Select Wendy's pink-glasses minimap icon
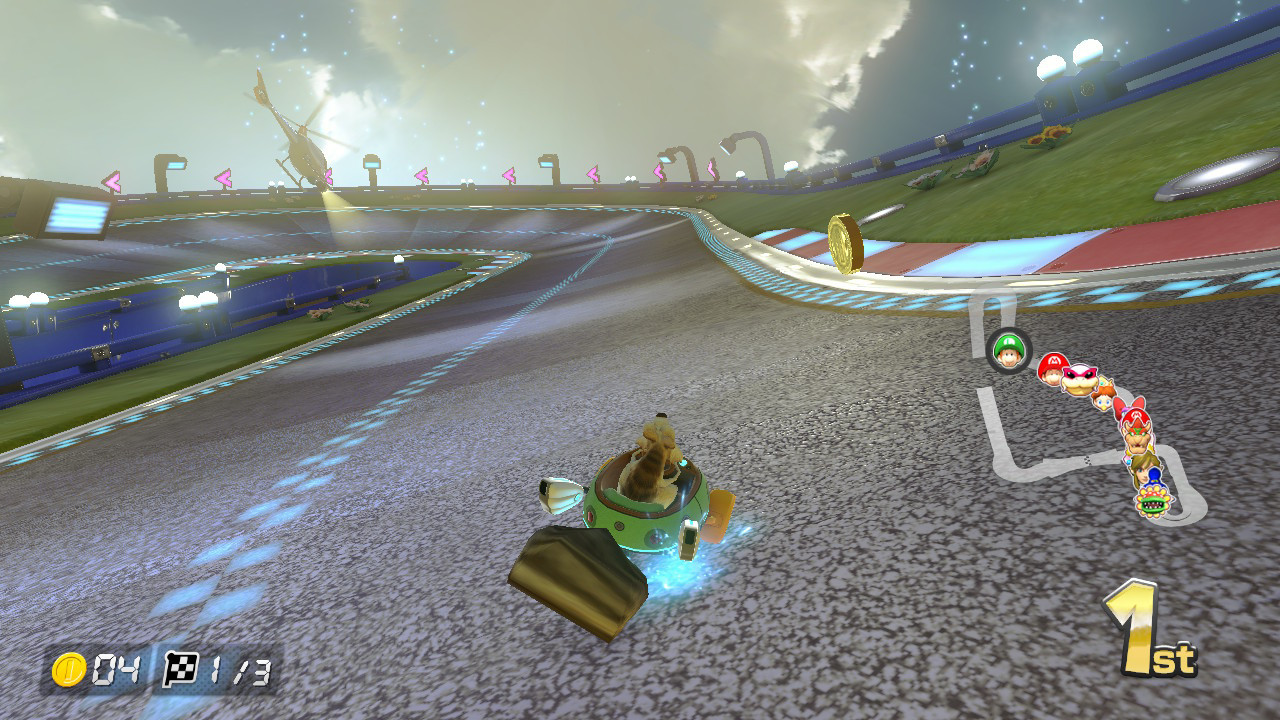1280x720 pixels. (x=1078, y=380)
